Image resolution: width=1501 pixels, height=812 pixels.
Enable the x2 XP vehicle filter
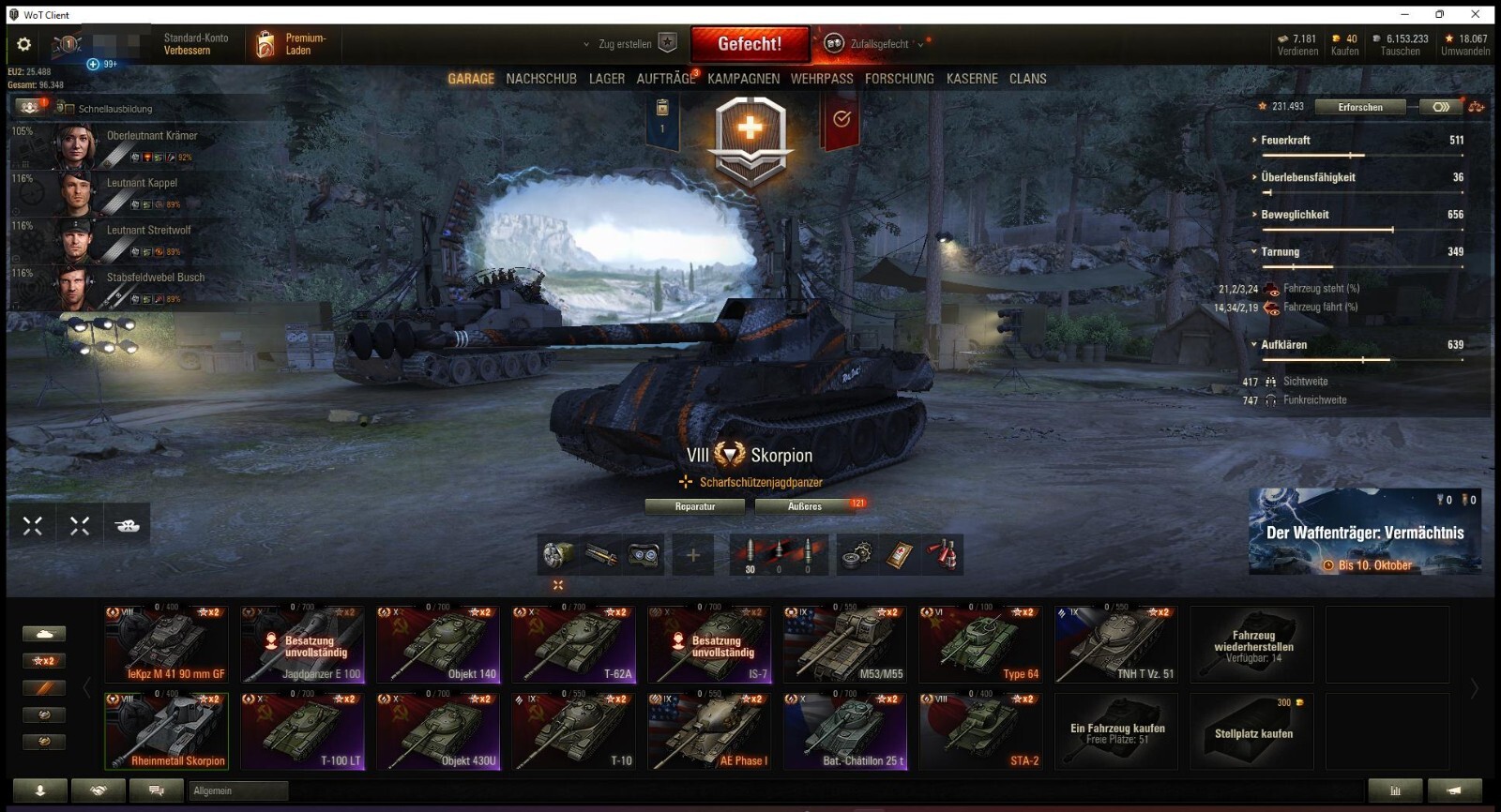click(x=42, y=659)
